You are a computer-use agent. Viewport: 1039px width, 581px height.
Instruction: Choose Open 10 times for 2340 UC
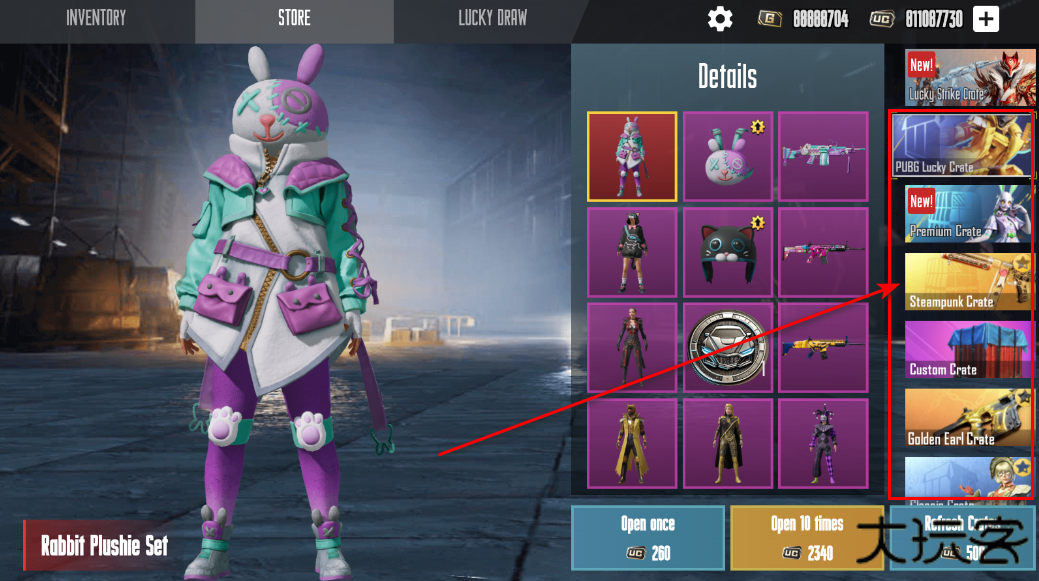pos(807,537)
